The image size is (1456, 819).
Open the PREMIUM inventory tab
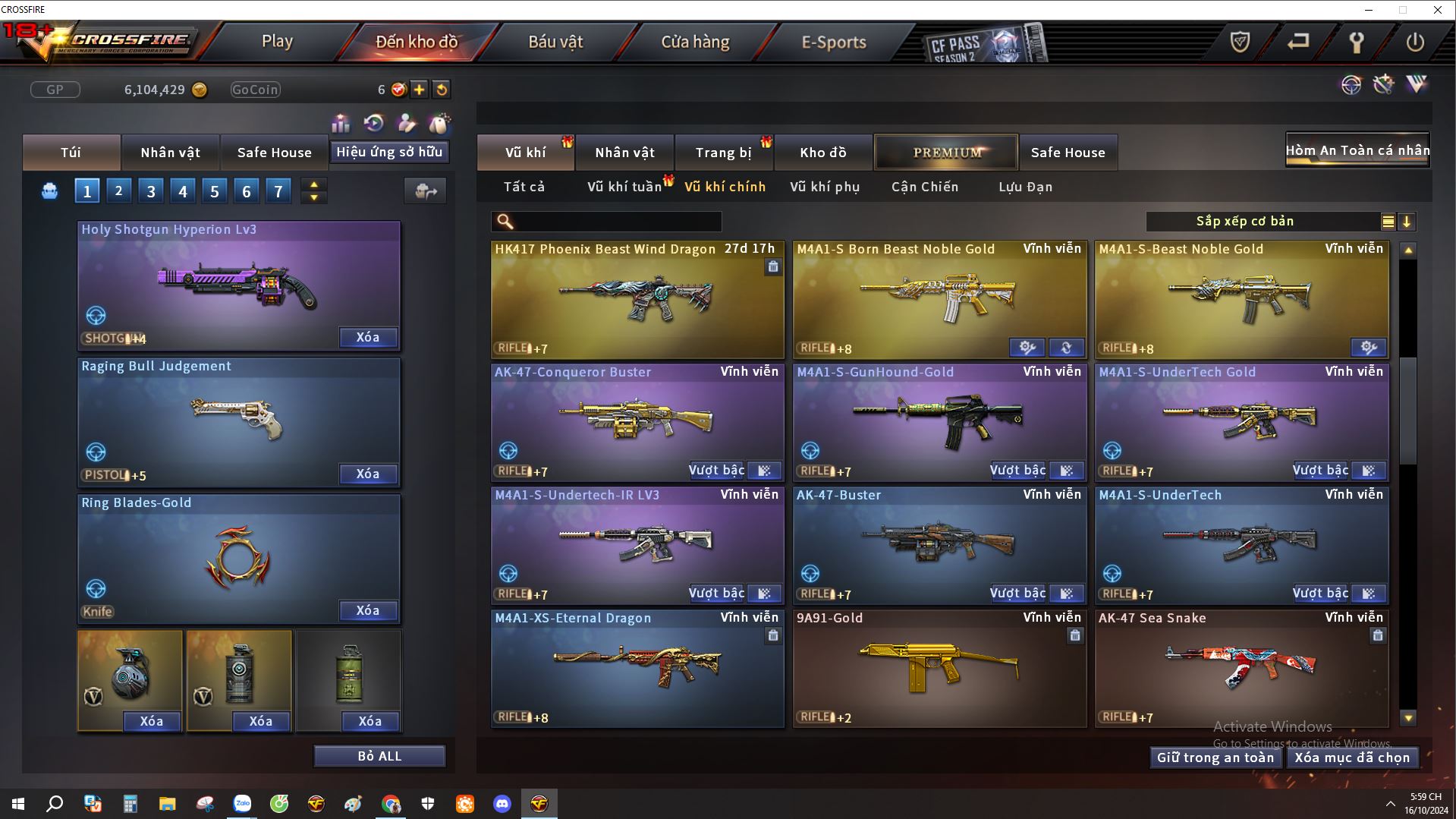(946, 153)
